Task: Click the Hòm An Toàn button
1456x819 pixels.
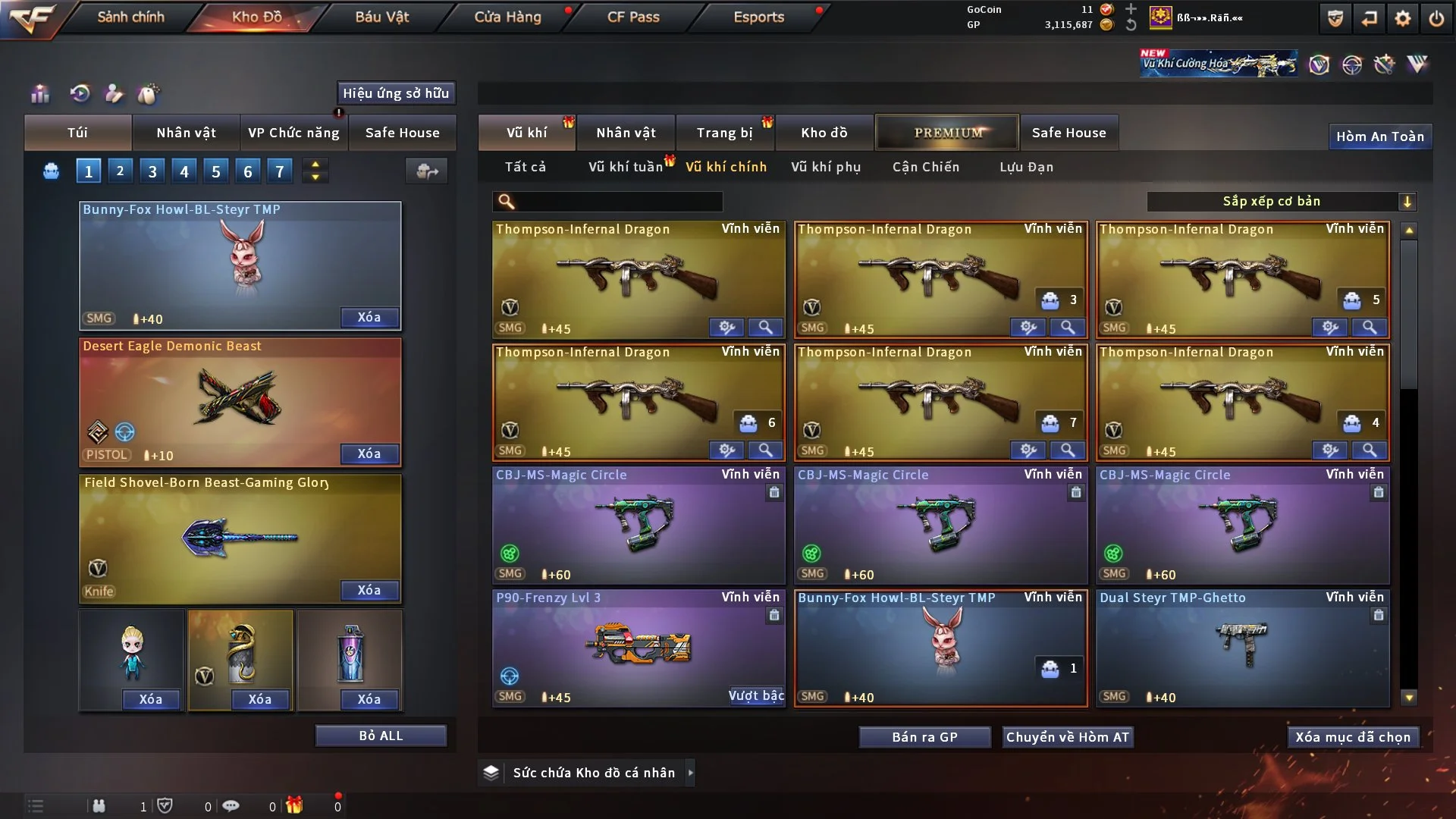Action: tap(1379, 136)
